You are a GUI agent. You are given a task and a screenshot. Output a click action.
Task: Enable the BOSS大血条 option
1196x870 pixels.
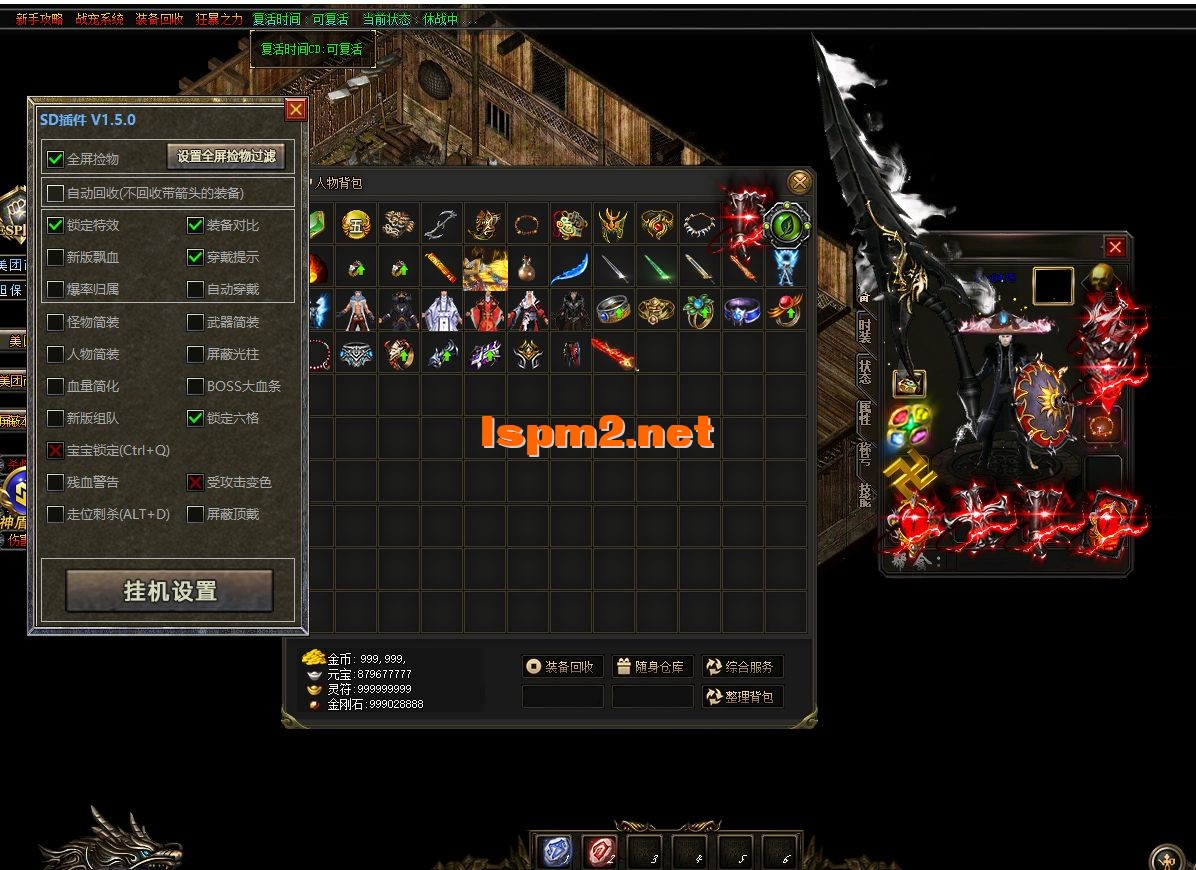196,386
